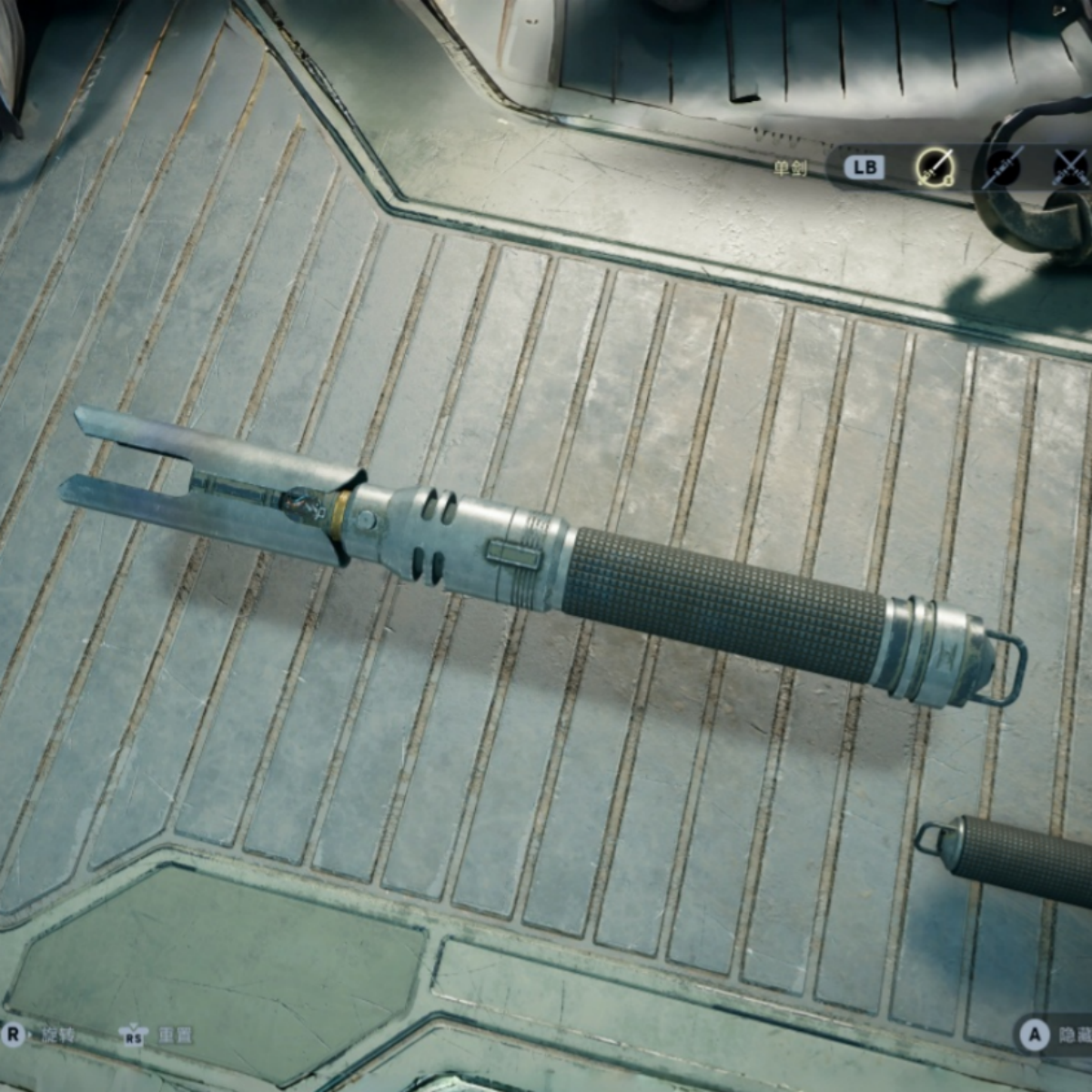Select the single-blade lightsaber stance icon

coord(934,167)
